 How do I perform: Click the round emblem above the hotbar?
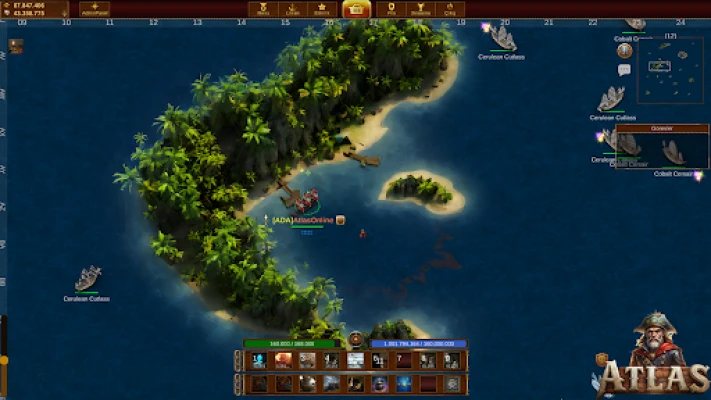tap(355, 340)
